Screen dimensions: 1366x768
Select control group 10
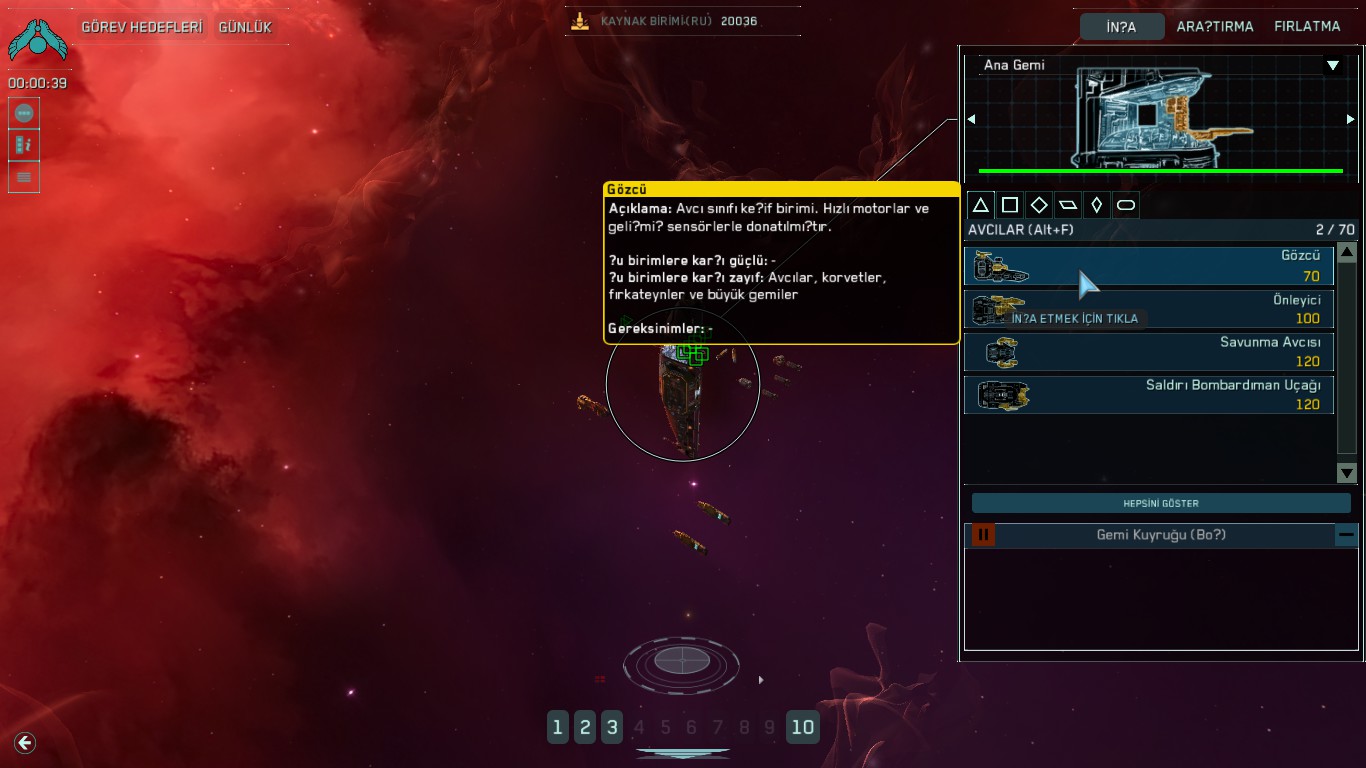(x=802, y=727)
